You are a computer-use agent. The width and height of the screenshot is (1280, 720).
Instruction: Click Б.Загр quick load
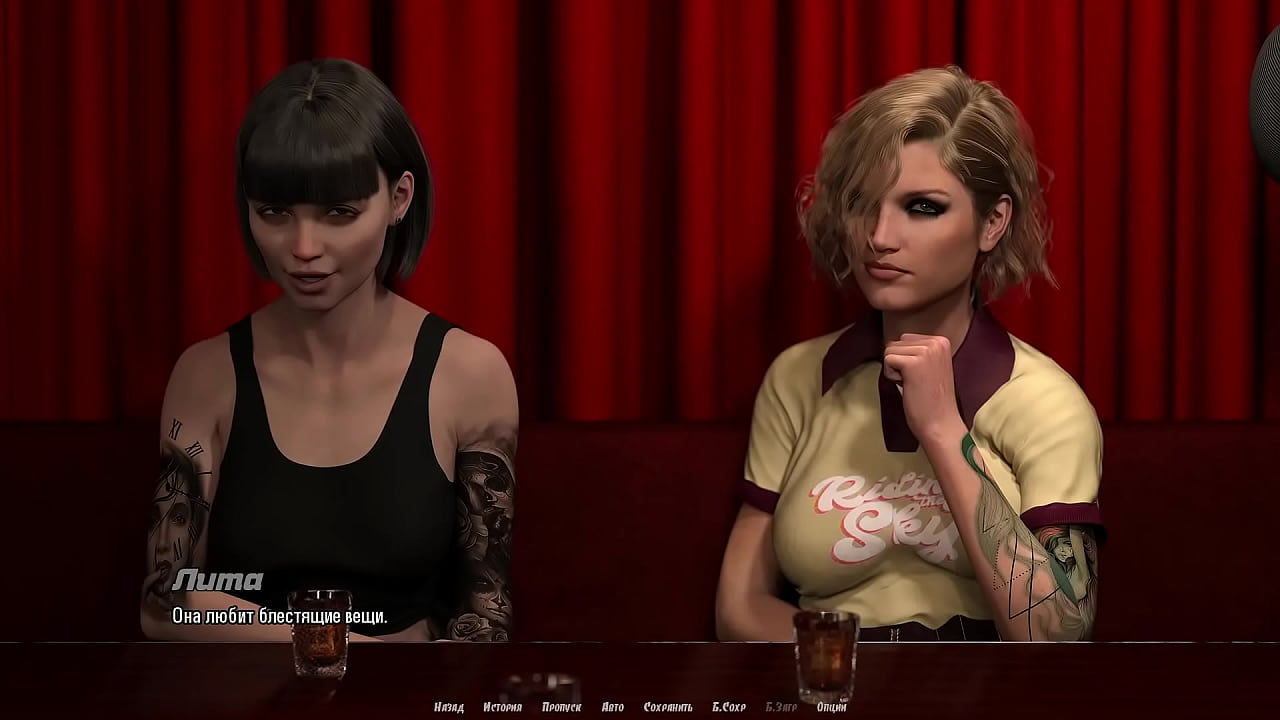(x=782, y=707)
